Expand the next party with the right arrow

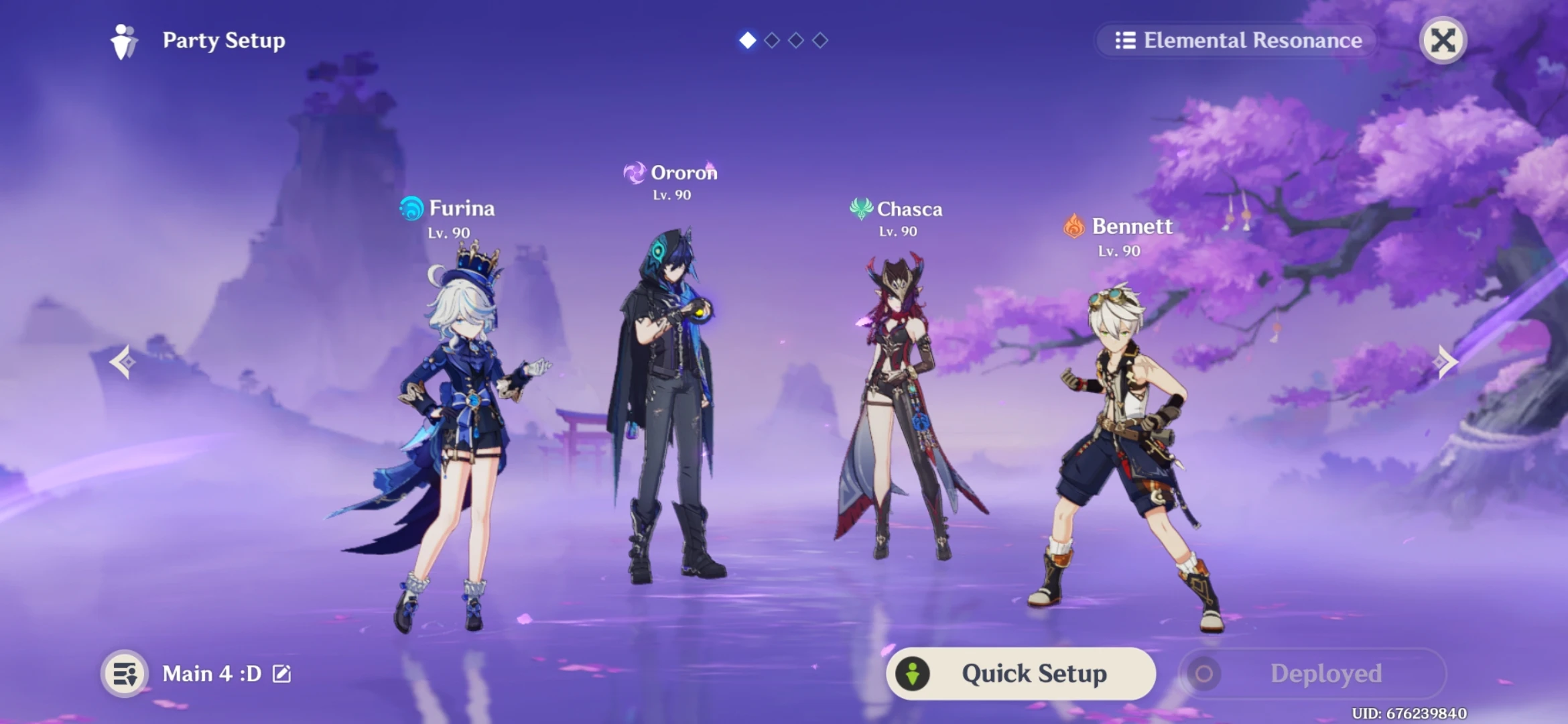pos(1445,362)
